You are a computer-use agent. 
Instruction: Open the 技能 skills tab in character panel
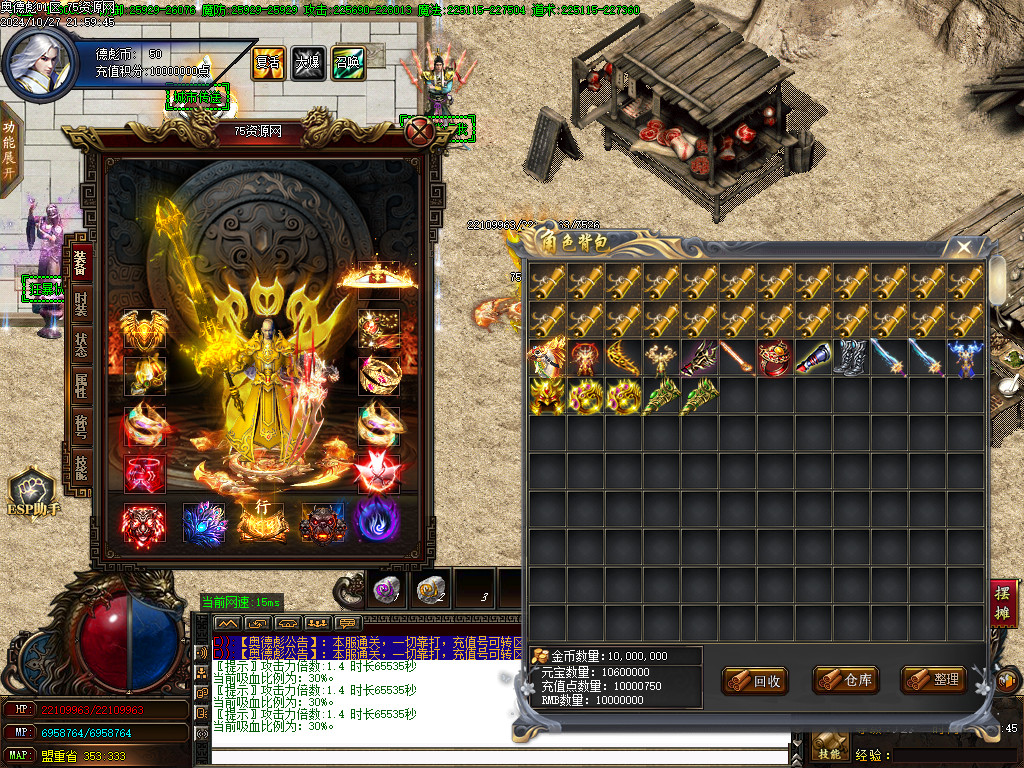(x=81, y=469)
